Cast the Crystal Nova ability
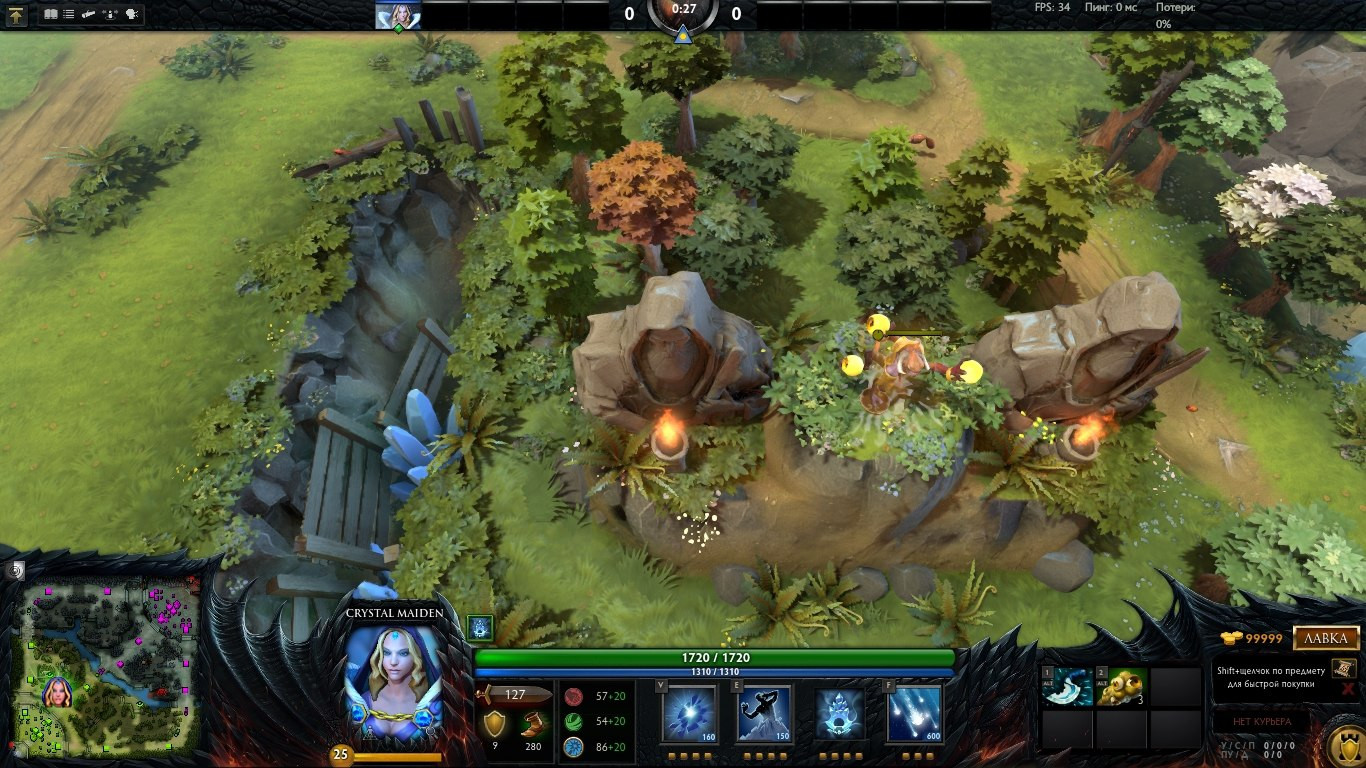 click(689, 714)
